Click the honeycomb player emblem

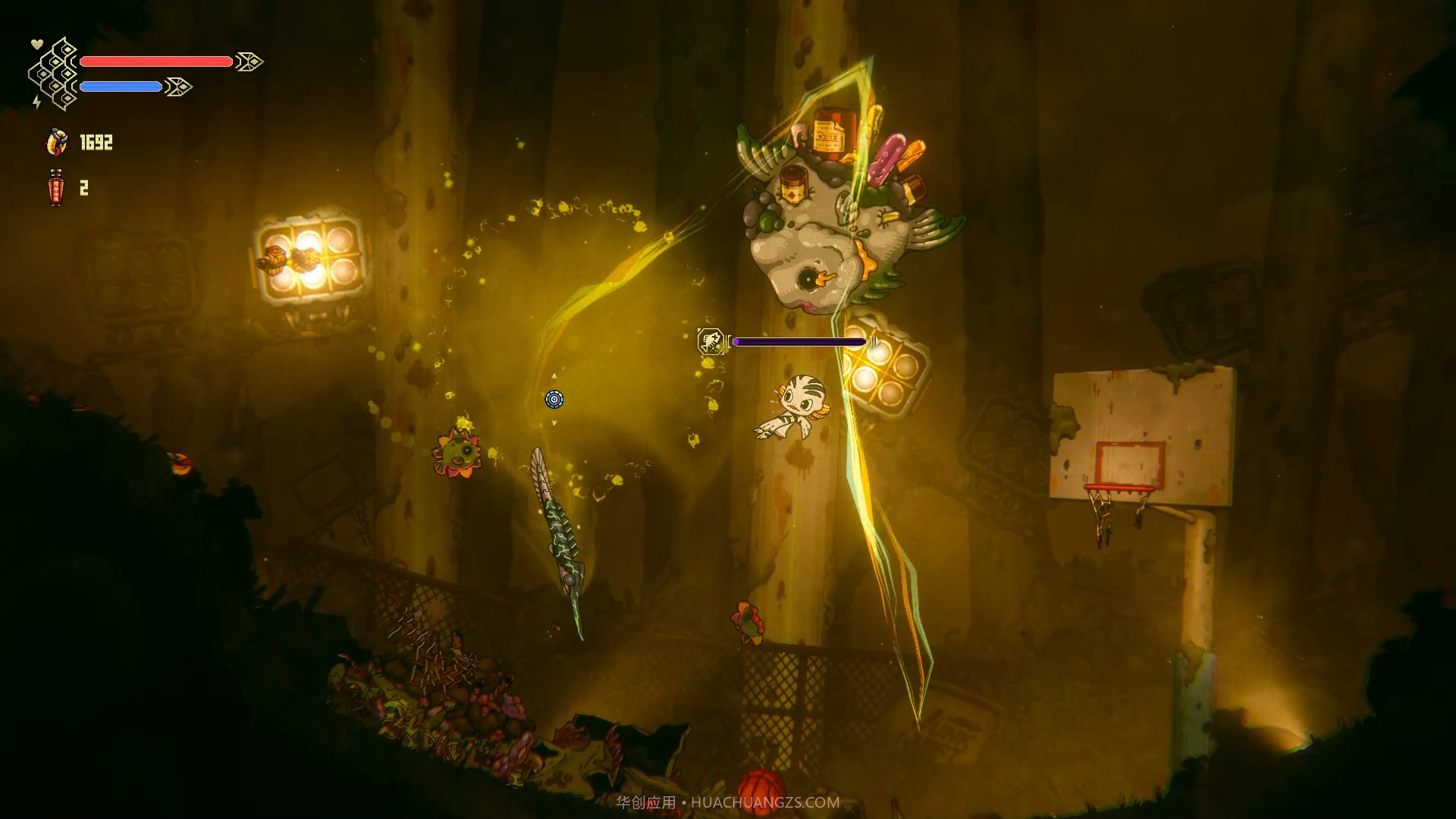[55, 74]
